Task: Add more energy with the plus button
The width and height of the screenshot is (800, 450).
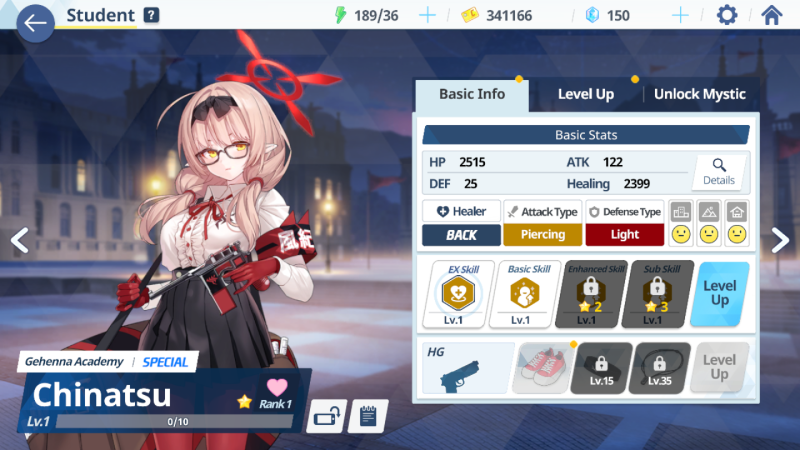Action: point(427,15)
